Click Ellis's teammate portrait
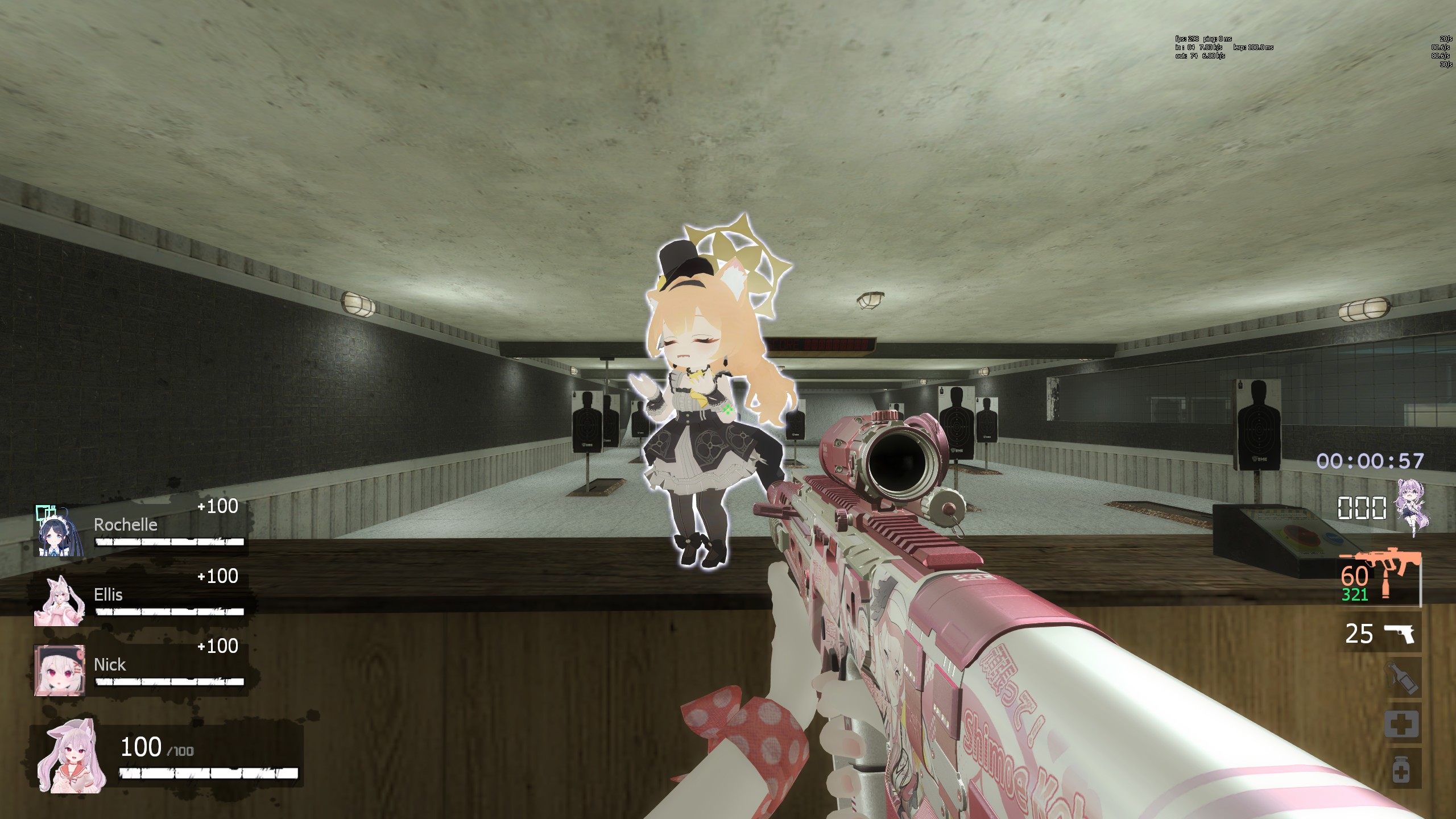Image resolution: width=1456 pixels, height=819 pixels. click(60, 601)
